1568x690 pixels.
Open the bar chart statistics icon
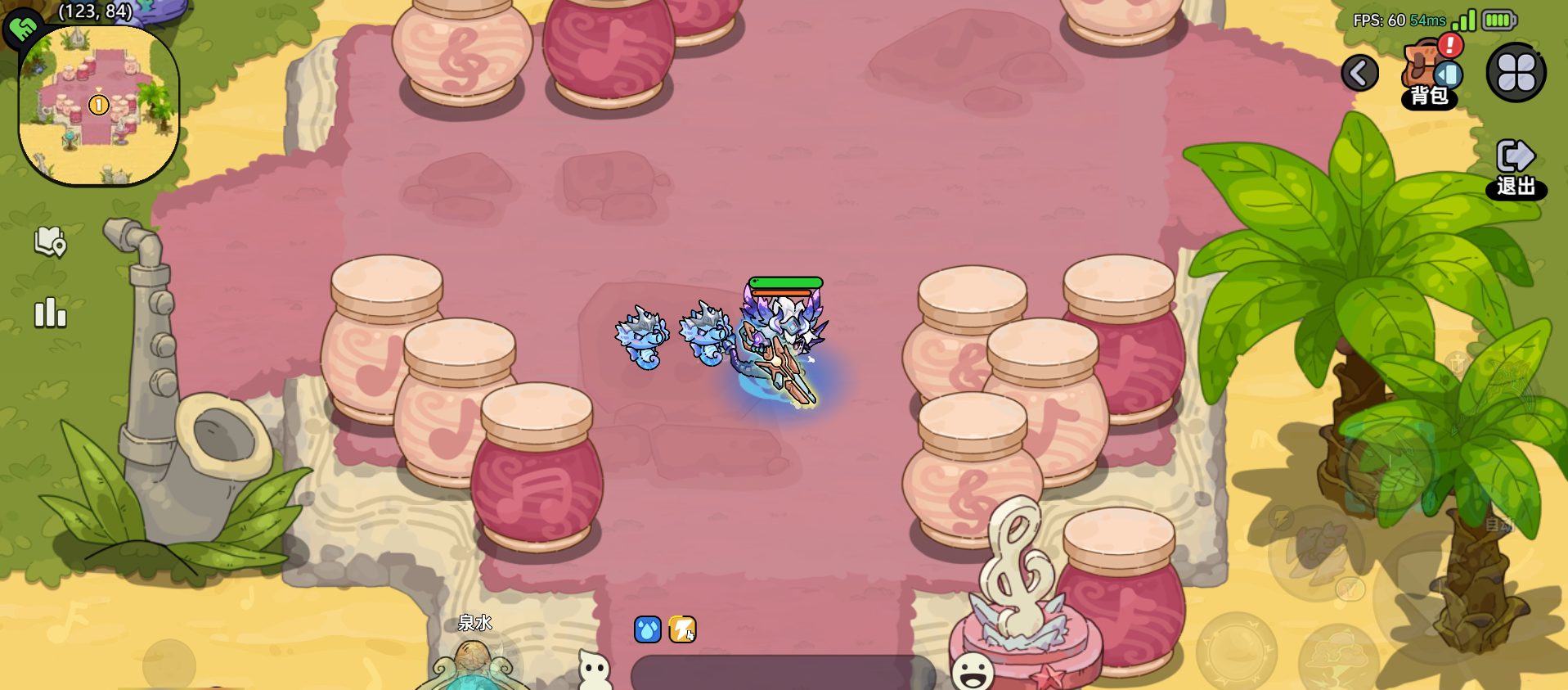tap(49, 313)
